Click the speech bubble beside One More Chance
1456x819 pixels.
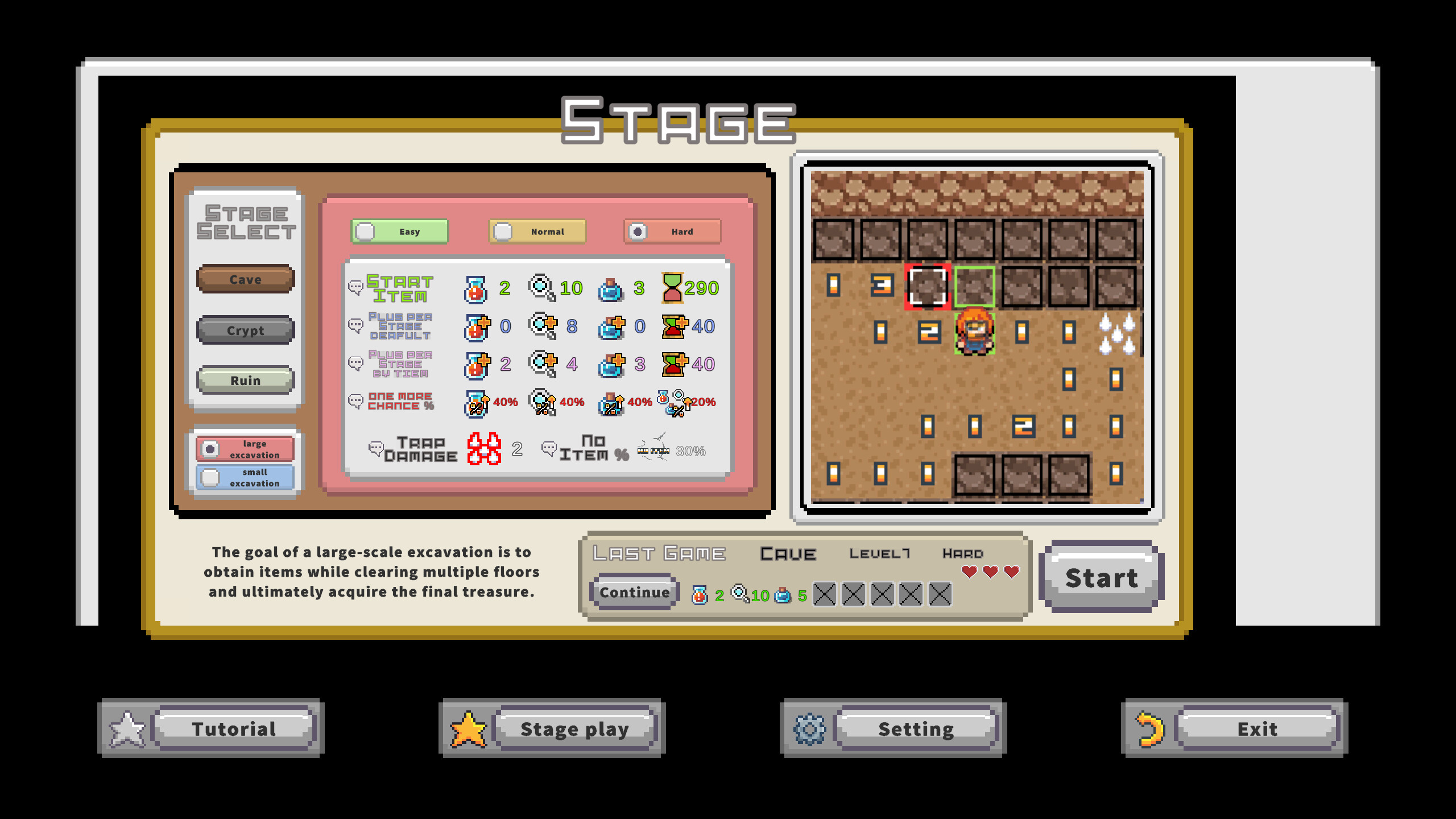tap(357, 401)
